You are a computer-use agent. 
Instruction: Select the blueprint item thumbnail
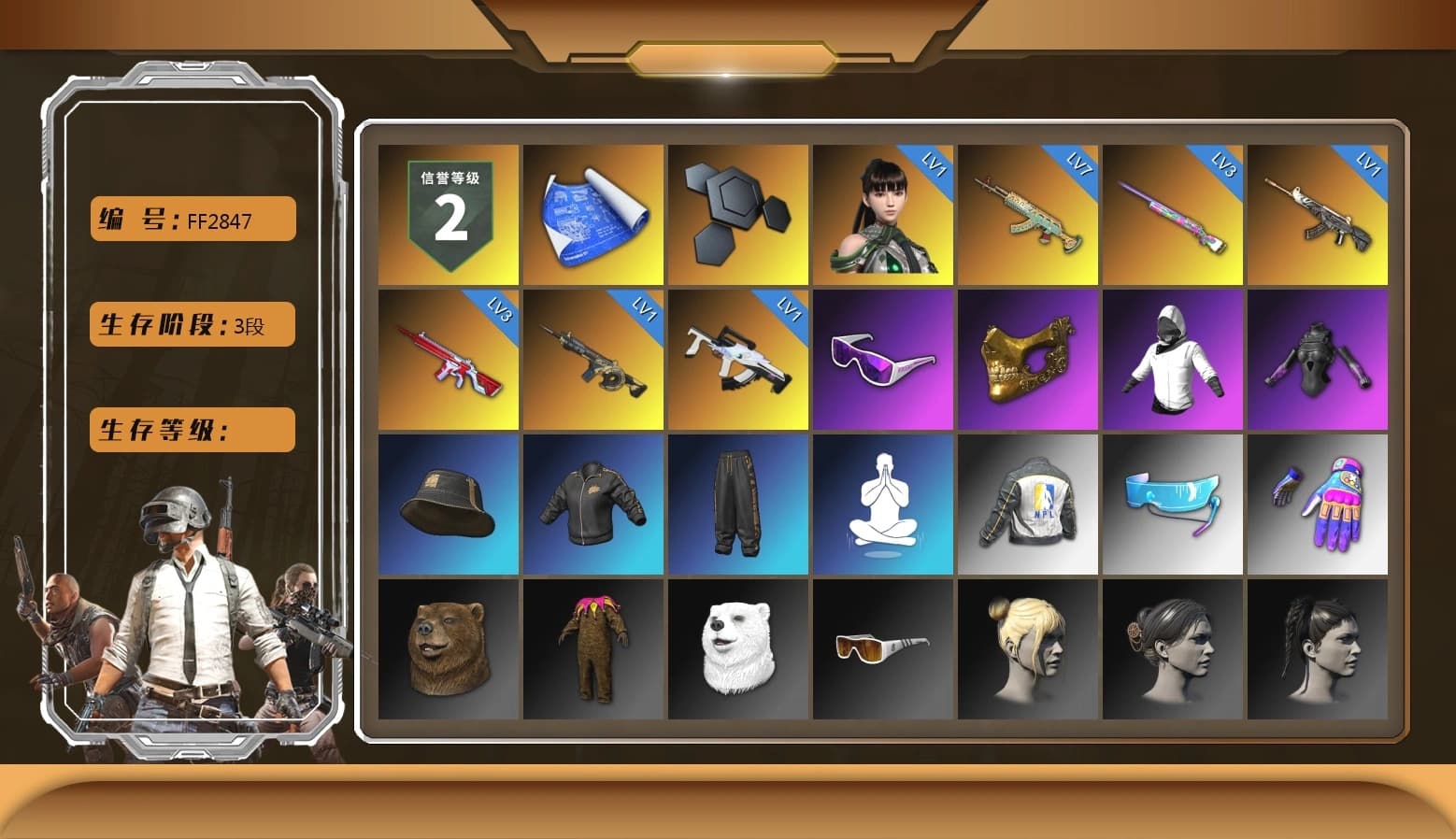point(592,212)
